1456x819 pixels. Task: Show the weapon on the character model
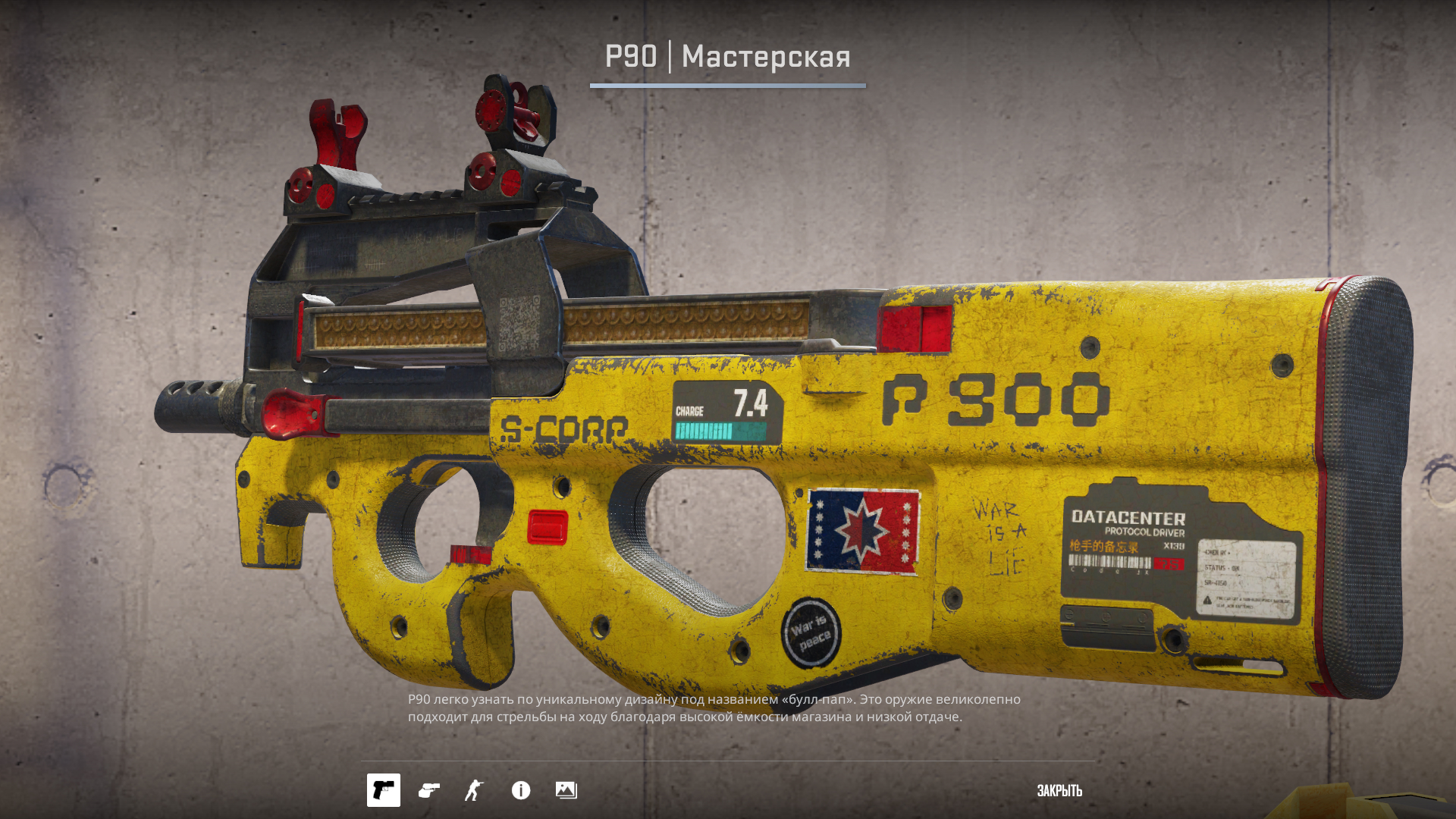[x=475, y=790]
